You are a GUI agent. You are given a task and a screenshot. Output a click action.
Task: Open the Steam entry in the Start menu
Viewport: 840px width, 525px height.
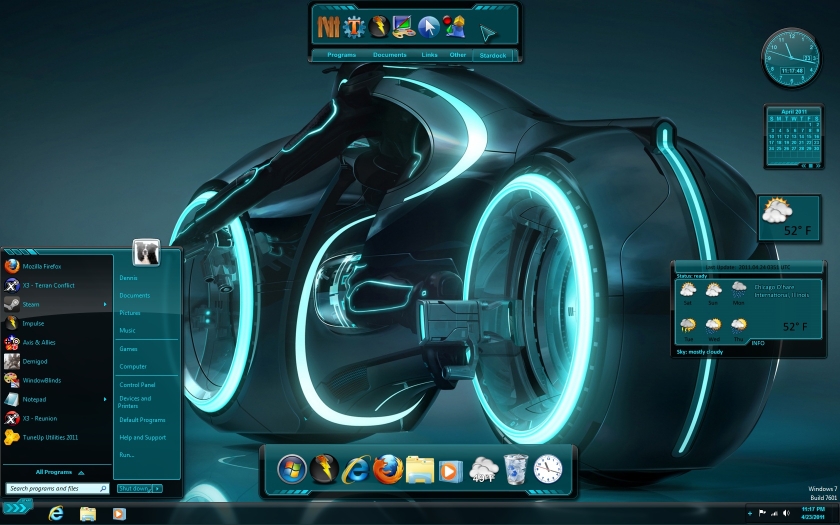coord(31,304)
